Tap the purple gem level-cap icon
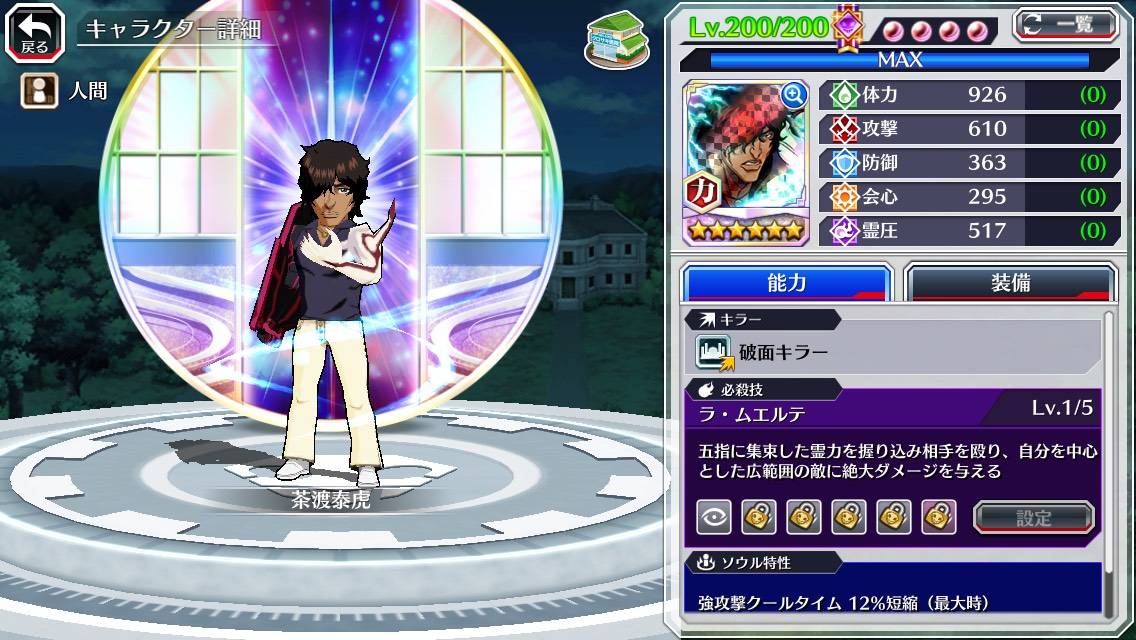 (x=848, y=27)
